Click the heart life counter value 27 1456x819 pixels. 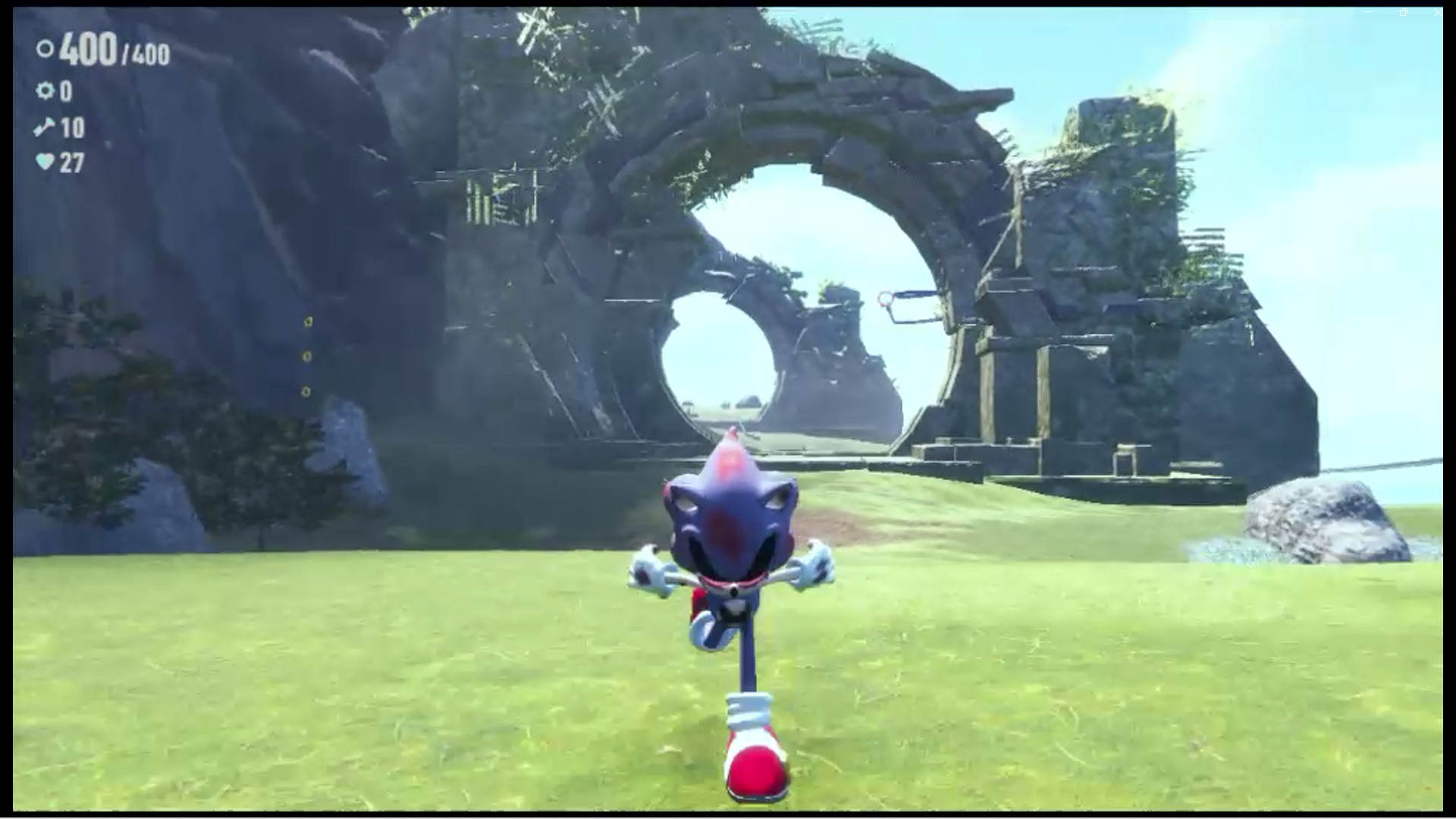[x=72, y=161]
